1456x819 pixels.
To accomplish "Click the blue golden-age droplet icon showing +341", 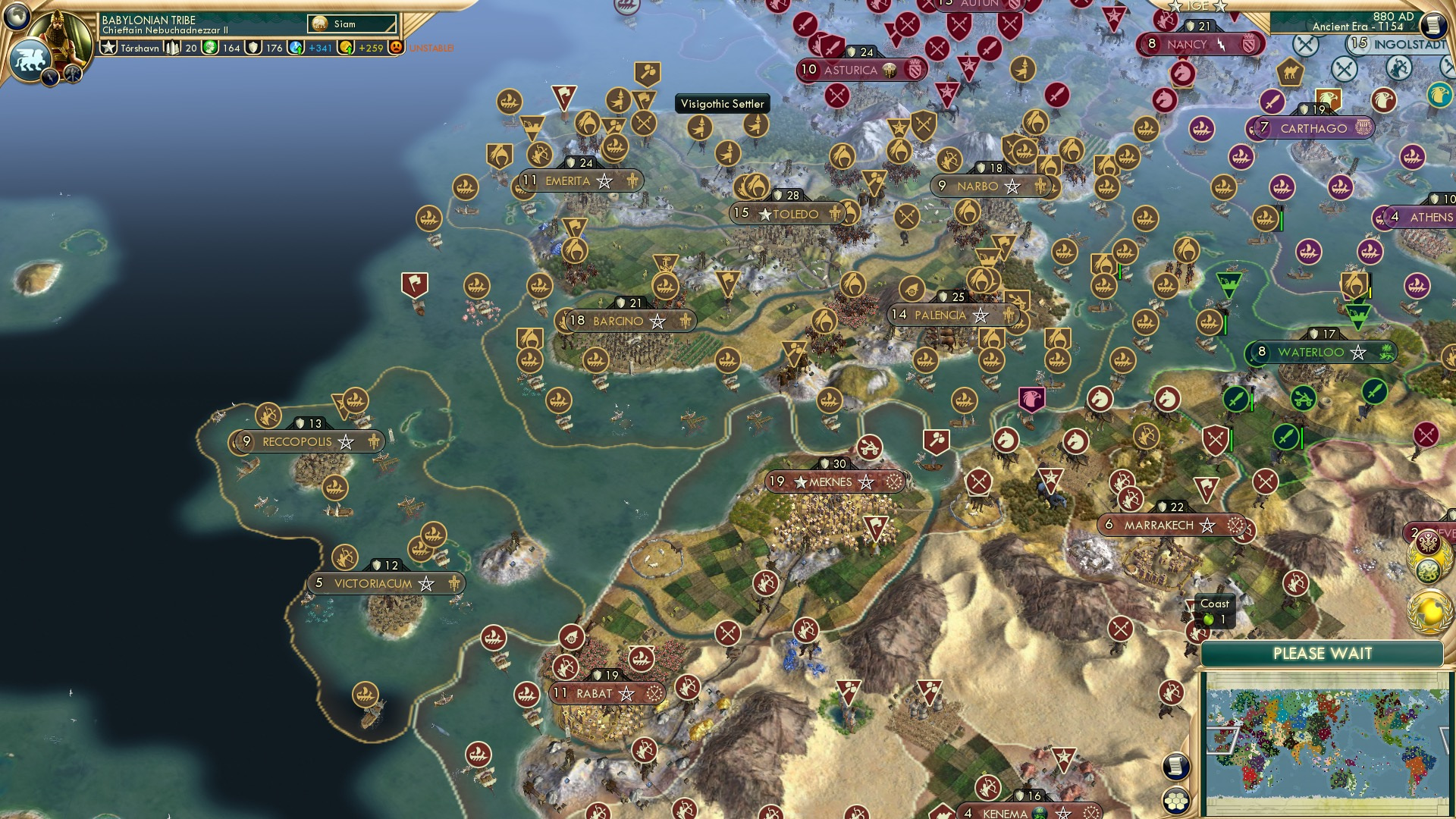I will tap(296, 49).
